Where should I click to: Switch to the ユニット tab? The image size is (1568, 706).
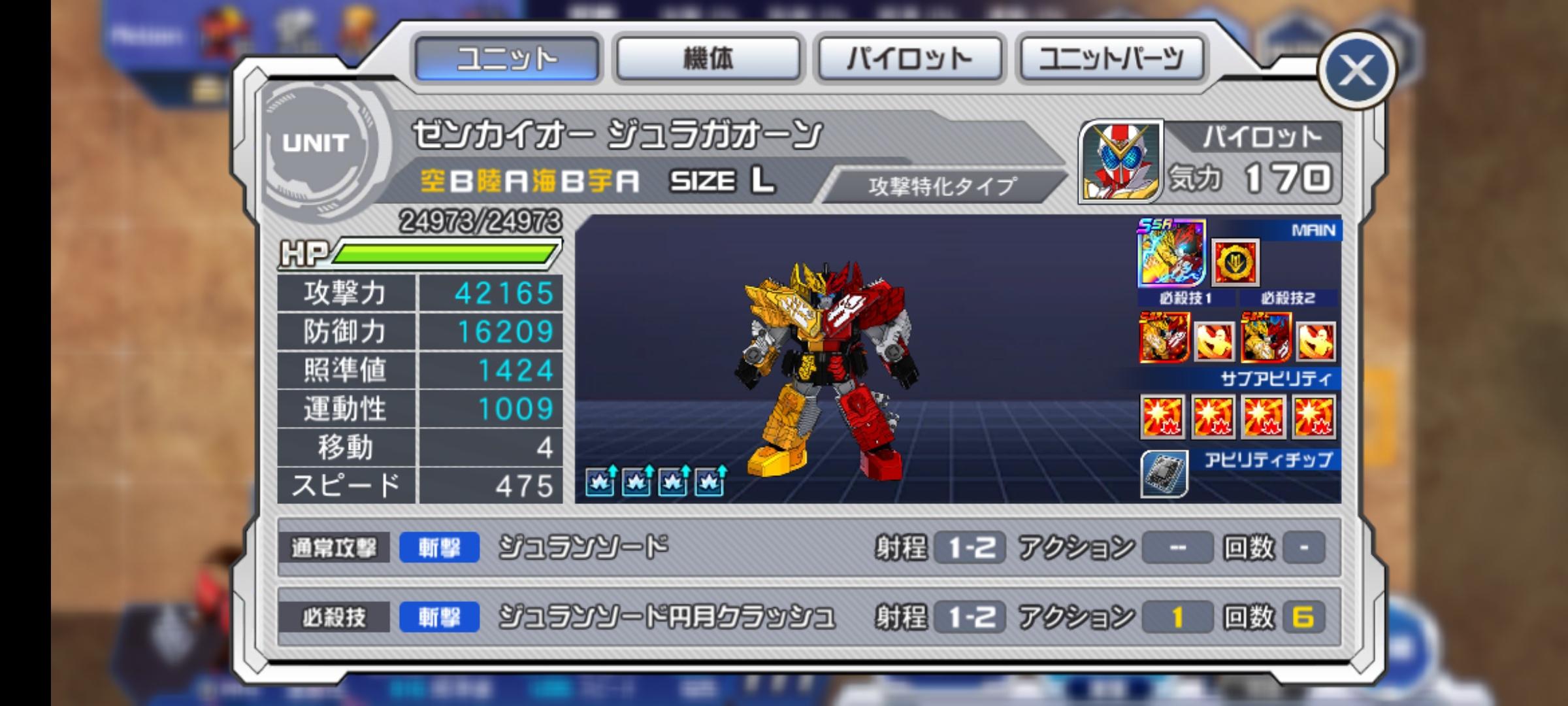[x=507, y=59]
